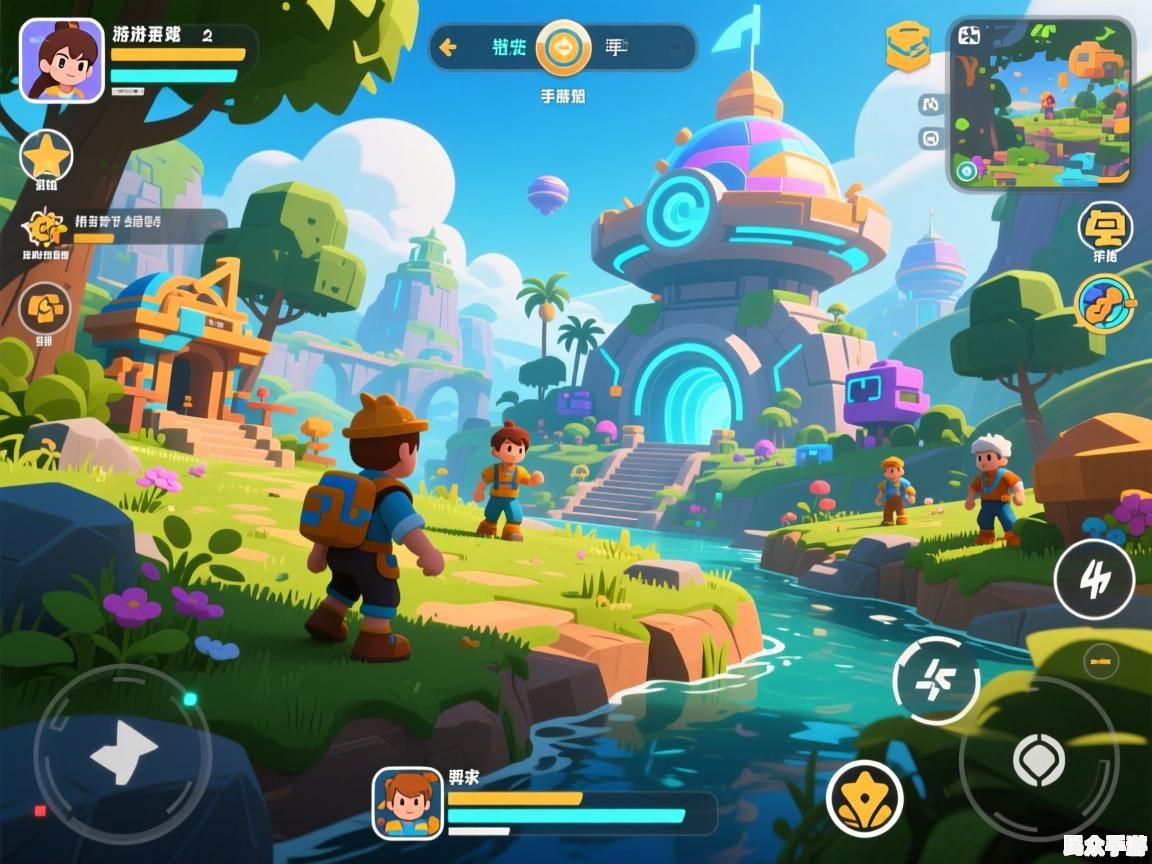Open the quest tracker with the orange burst icon

[44, 230]
